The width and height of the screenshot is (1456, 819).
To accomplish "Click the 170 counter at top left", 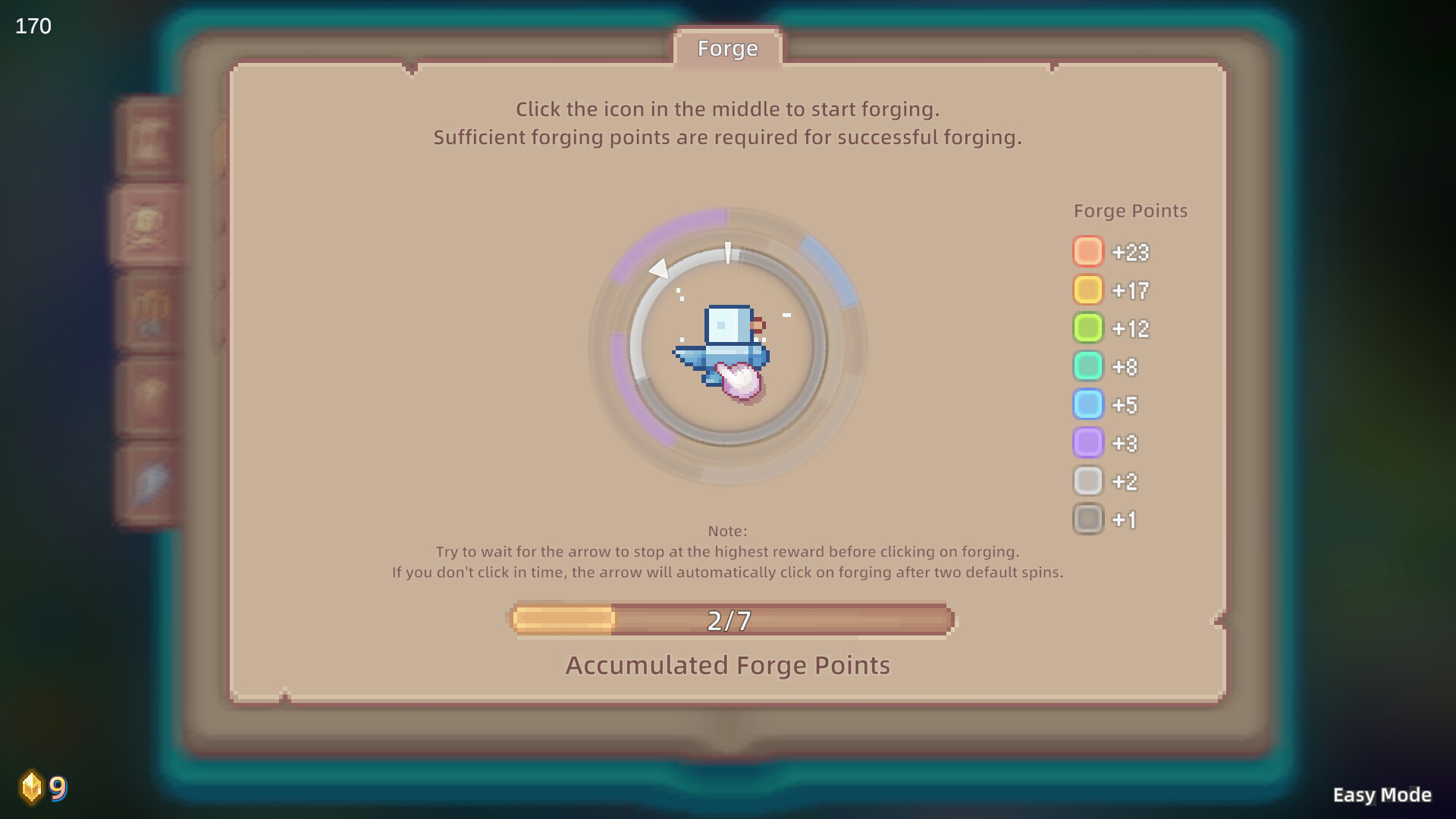I will click(32, 26).
